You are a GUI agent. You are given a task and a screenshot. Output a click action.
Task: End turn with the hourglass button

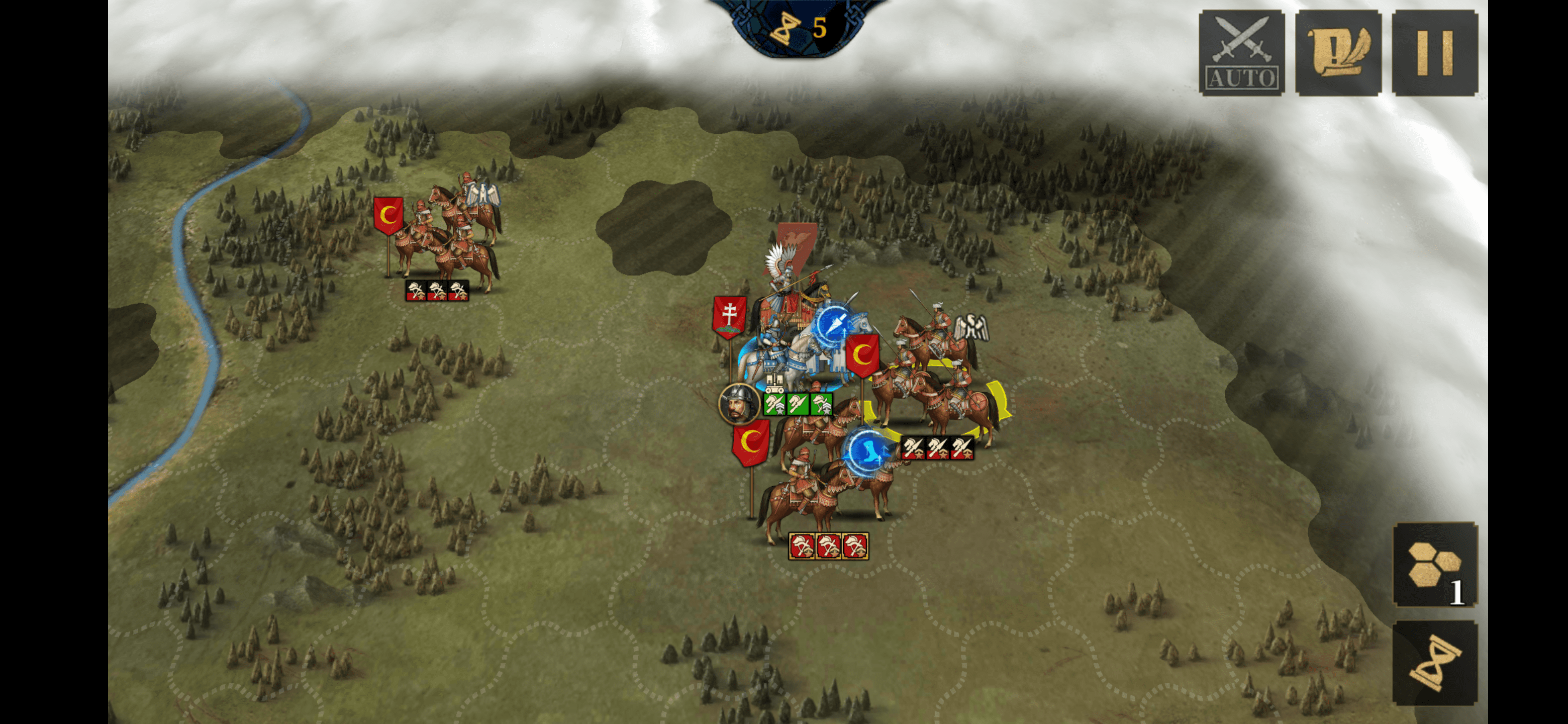pyautogui.click(x=1435, y=663)
